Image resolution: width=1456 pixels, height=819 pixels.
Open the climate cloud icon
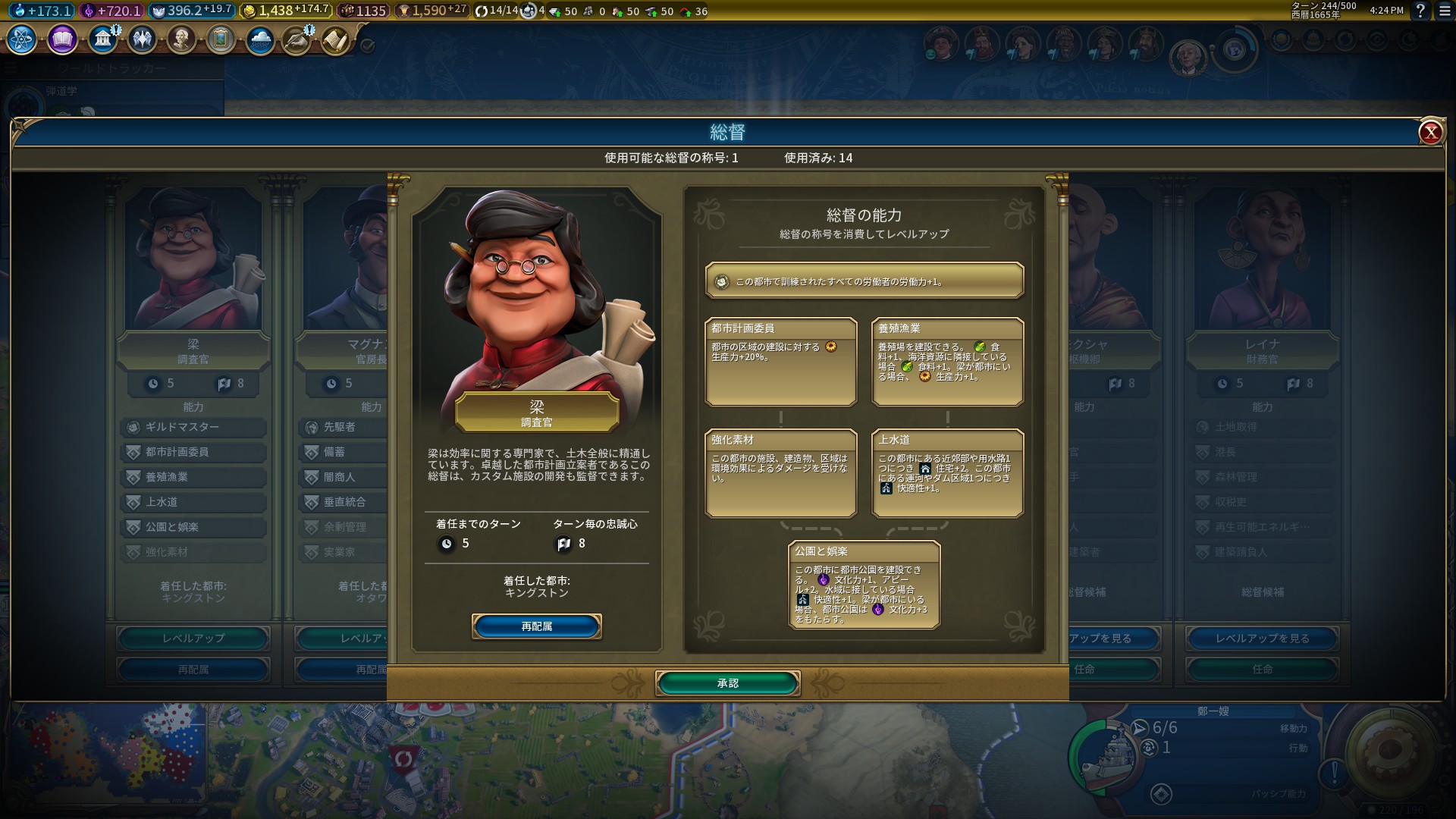tap(260, 39)
